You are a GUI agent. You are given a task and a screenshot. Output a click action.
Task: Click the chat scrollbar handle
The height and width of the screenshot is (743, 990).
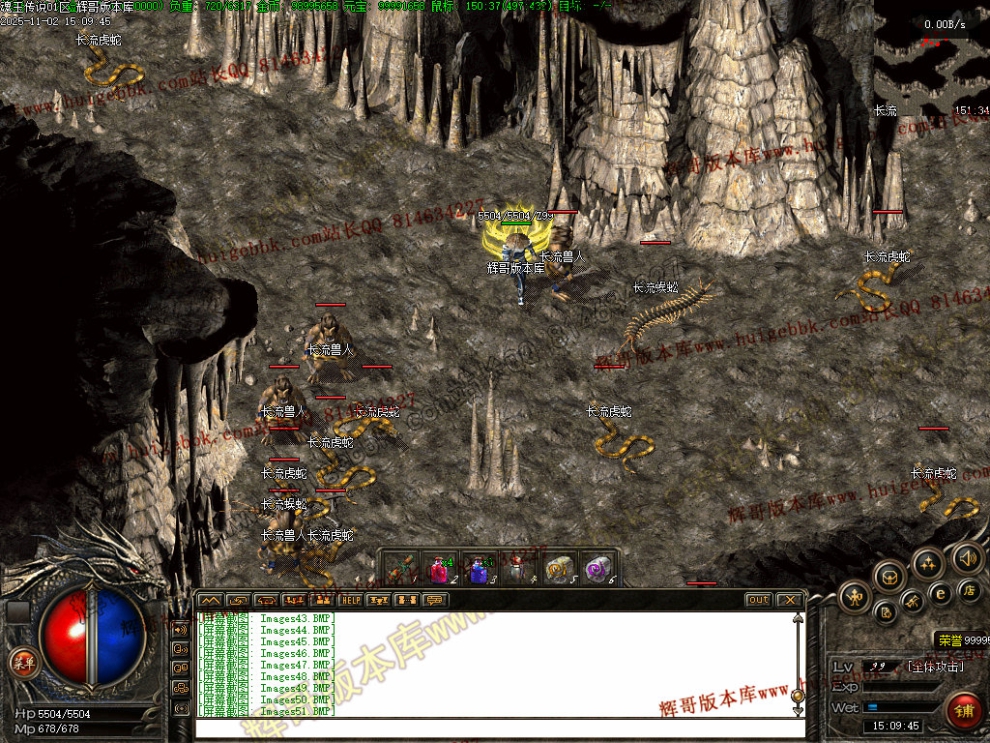click(x=797, y=696)
